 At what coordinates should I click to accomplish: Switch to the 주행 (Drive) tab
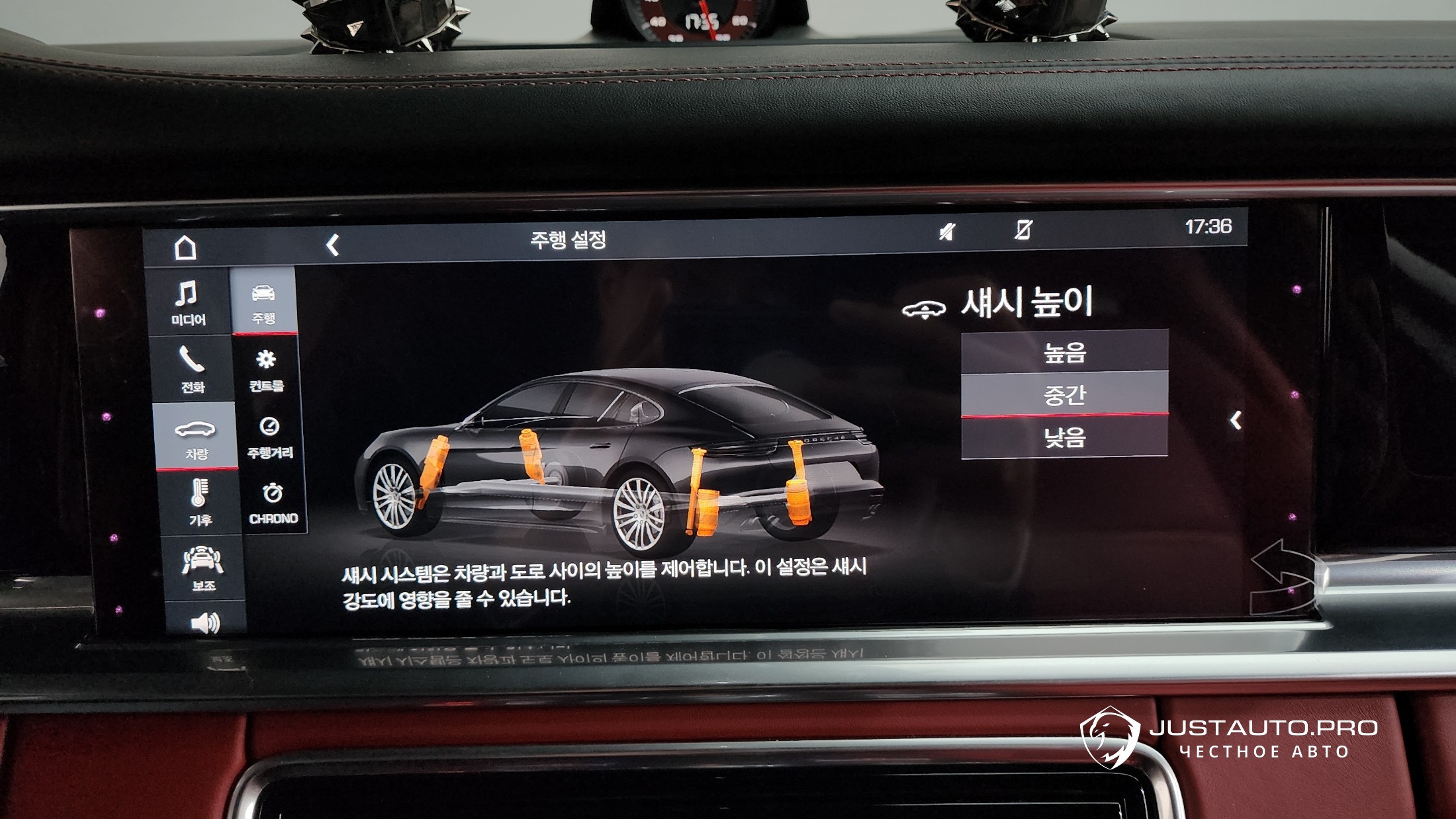coord(263,302)
